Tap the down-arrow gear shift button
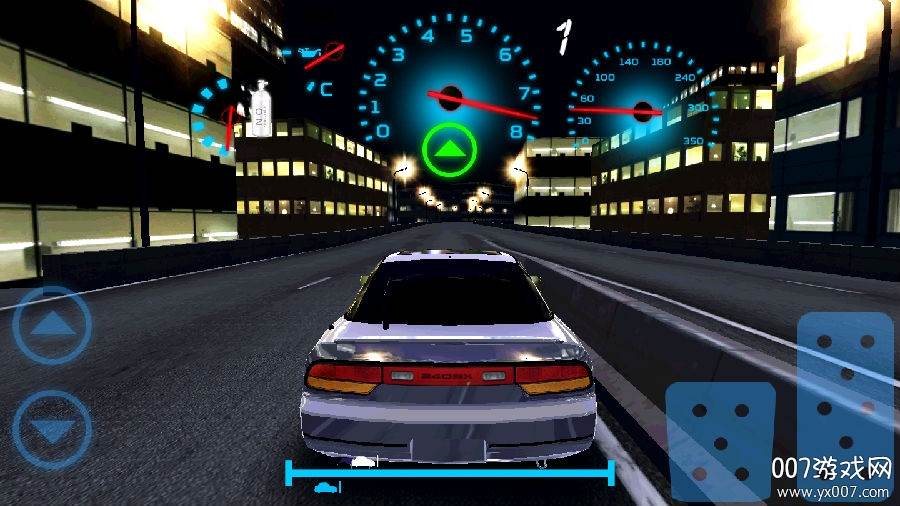 click(52, 431)
